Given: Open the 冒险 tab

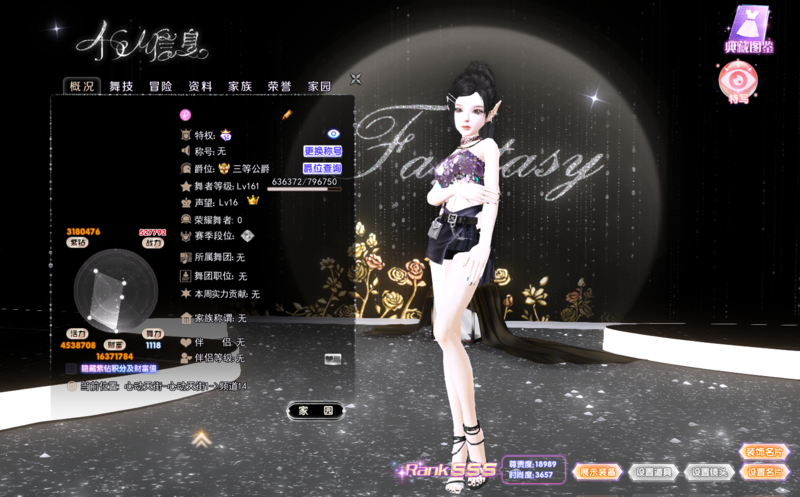Looking at the screenshot, I should [x=161, y=87].
